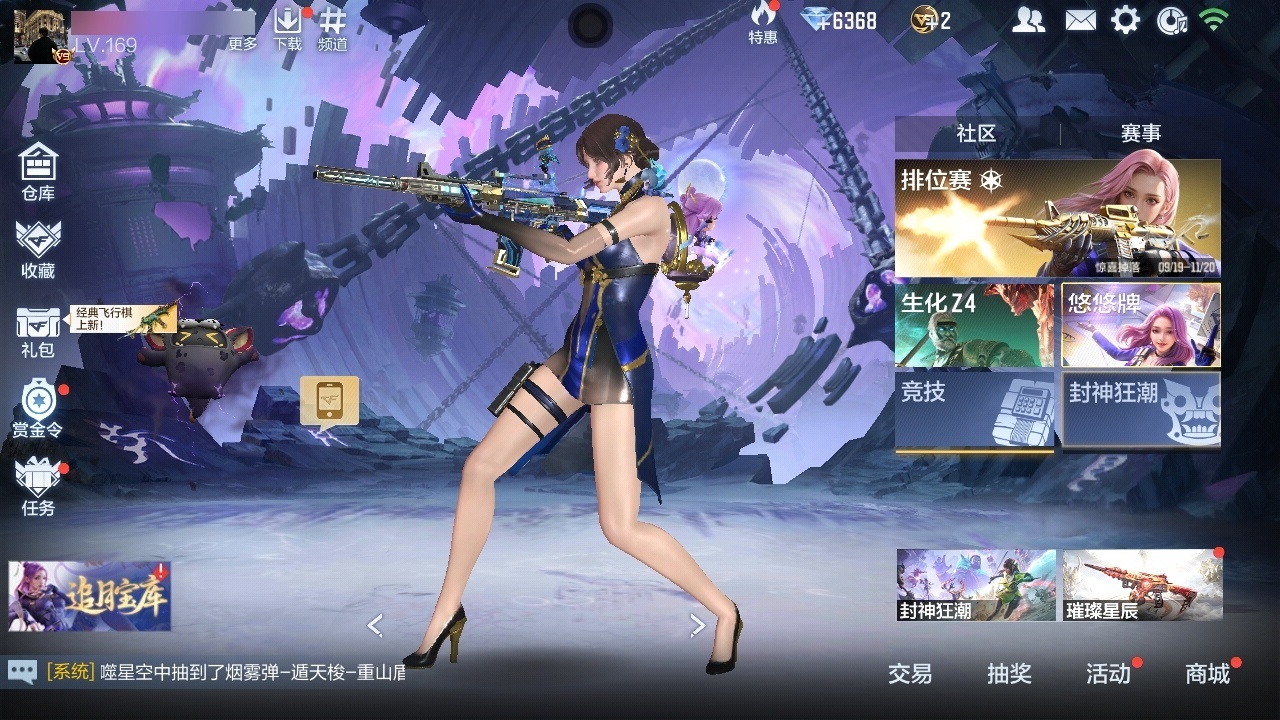Select the 竞技 competitive mode
The width and height of the screenshot is (1280, 720).
coord(974,410)
